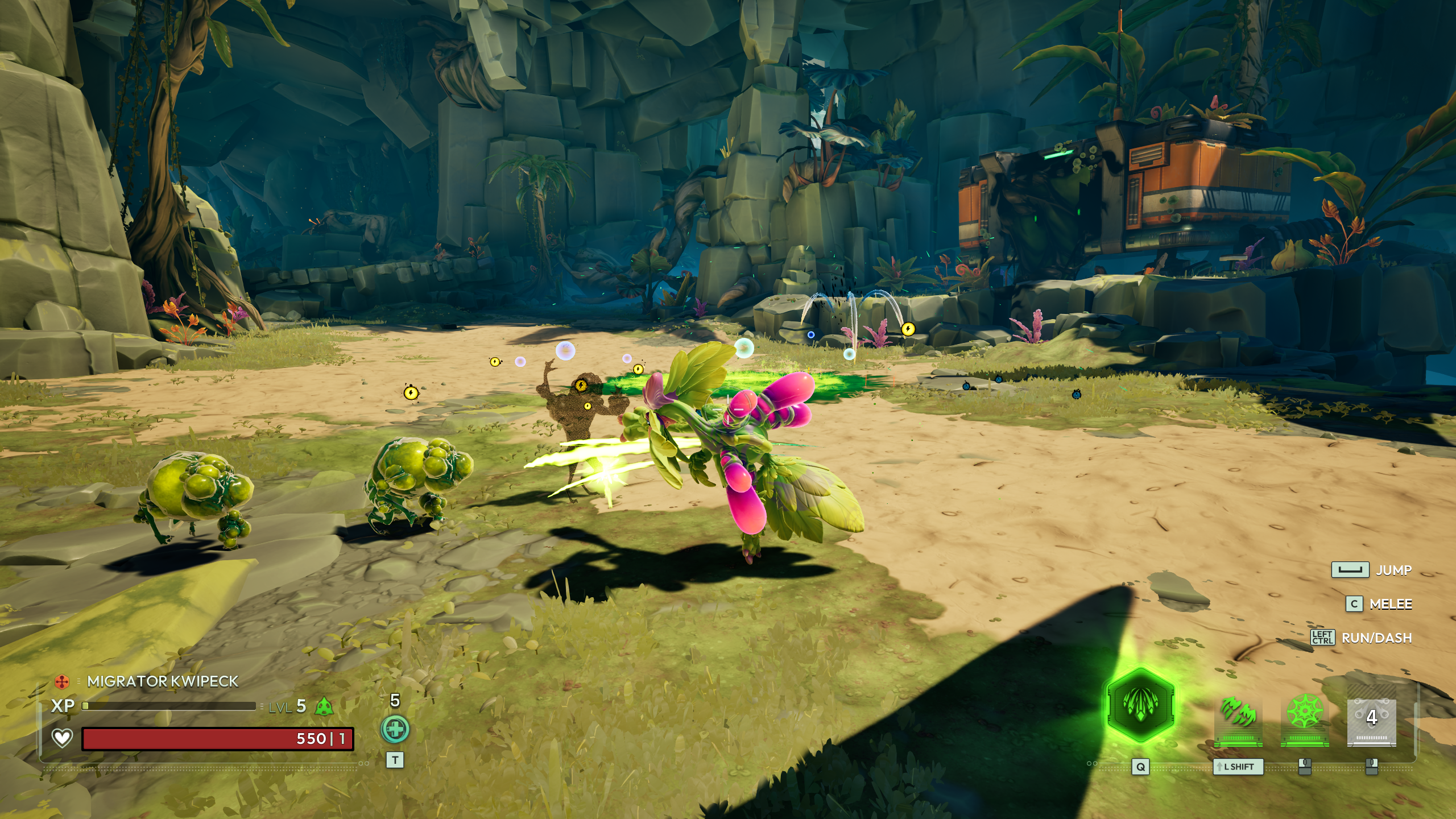Viewport: 1456px width, 819px height.
Task: Click the right mouse prompt under the number-4 ability
Action: [1372, 766]
